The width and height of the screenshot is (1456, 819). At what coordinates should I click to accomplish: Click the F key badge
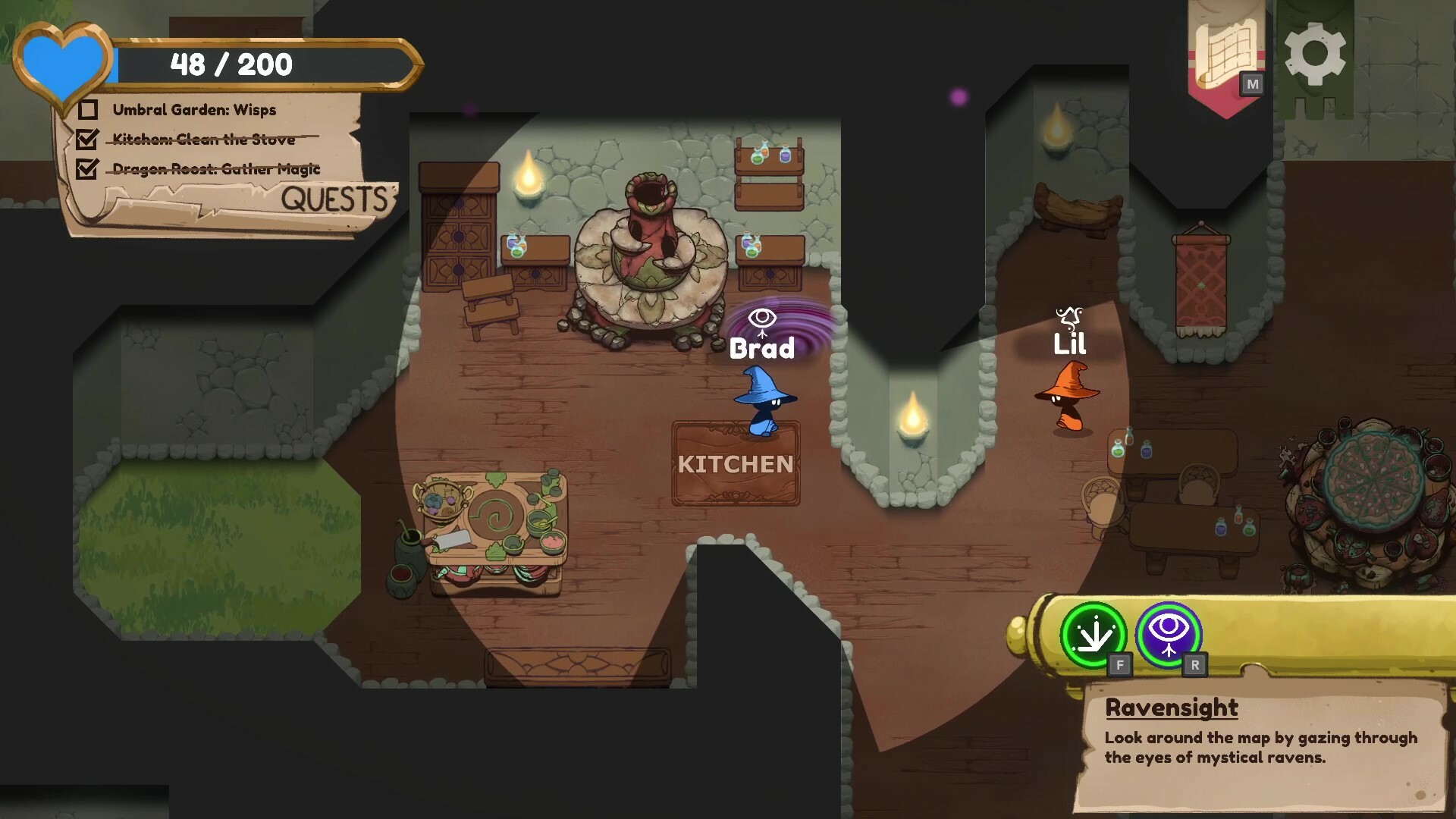[x=1120, y=665]
